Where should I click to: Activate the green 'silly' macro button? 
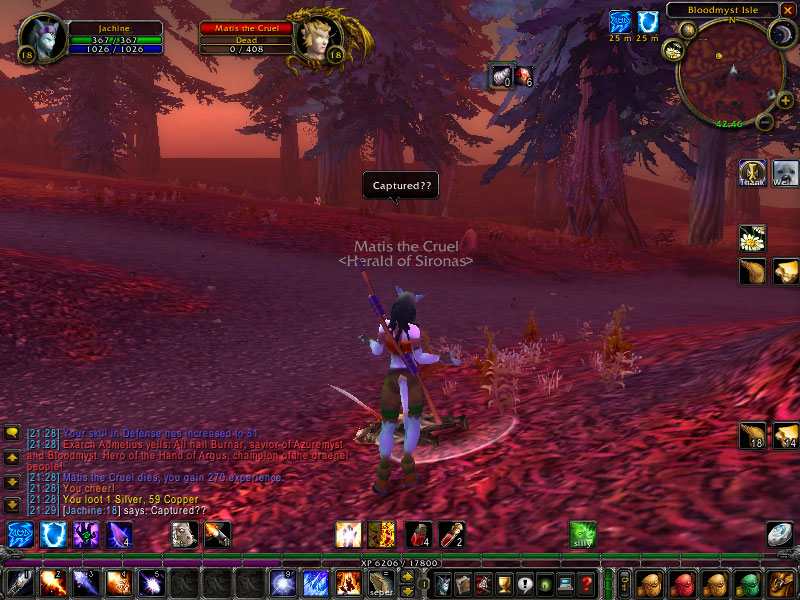(582, 534)
